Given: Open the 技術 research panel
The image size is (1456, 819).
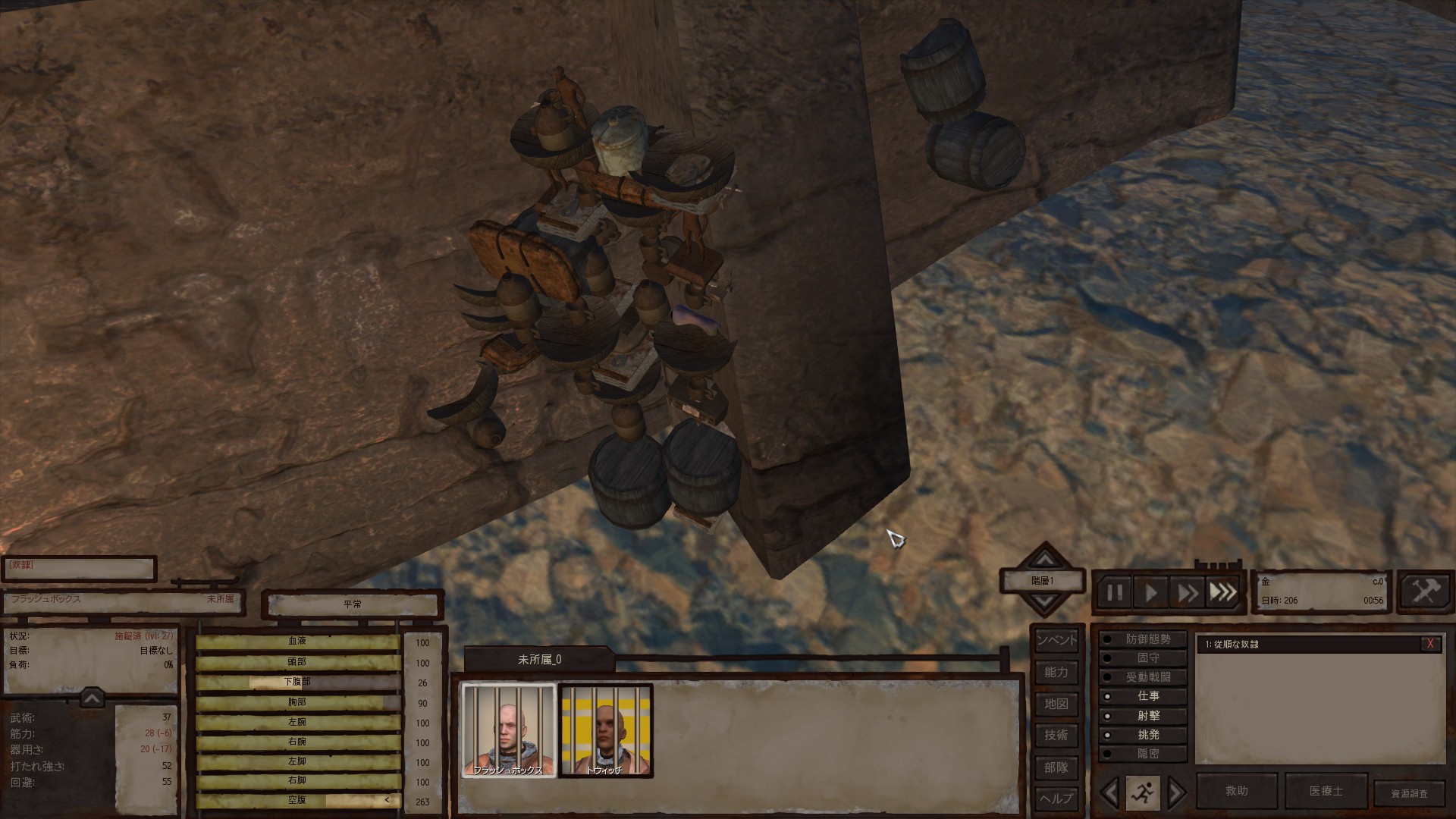Looking at the screenshot, I should 1056,736.
